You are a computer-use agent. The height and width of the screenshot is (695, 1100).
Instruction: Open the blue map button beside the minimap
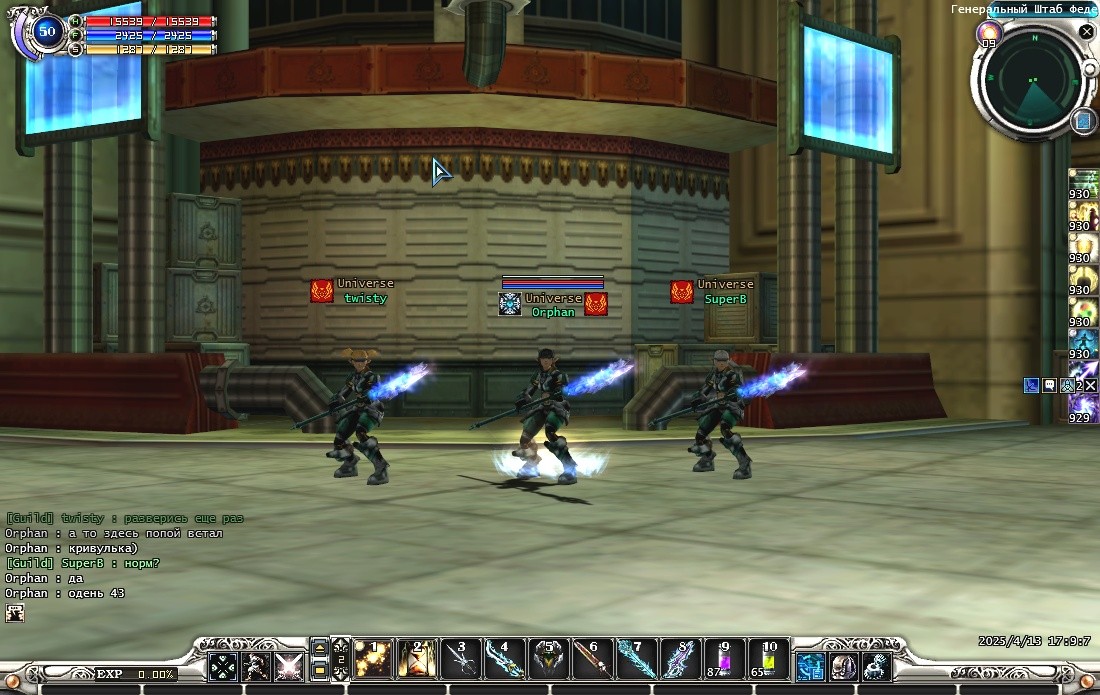coord(1083,121)
